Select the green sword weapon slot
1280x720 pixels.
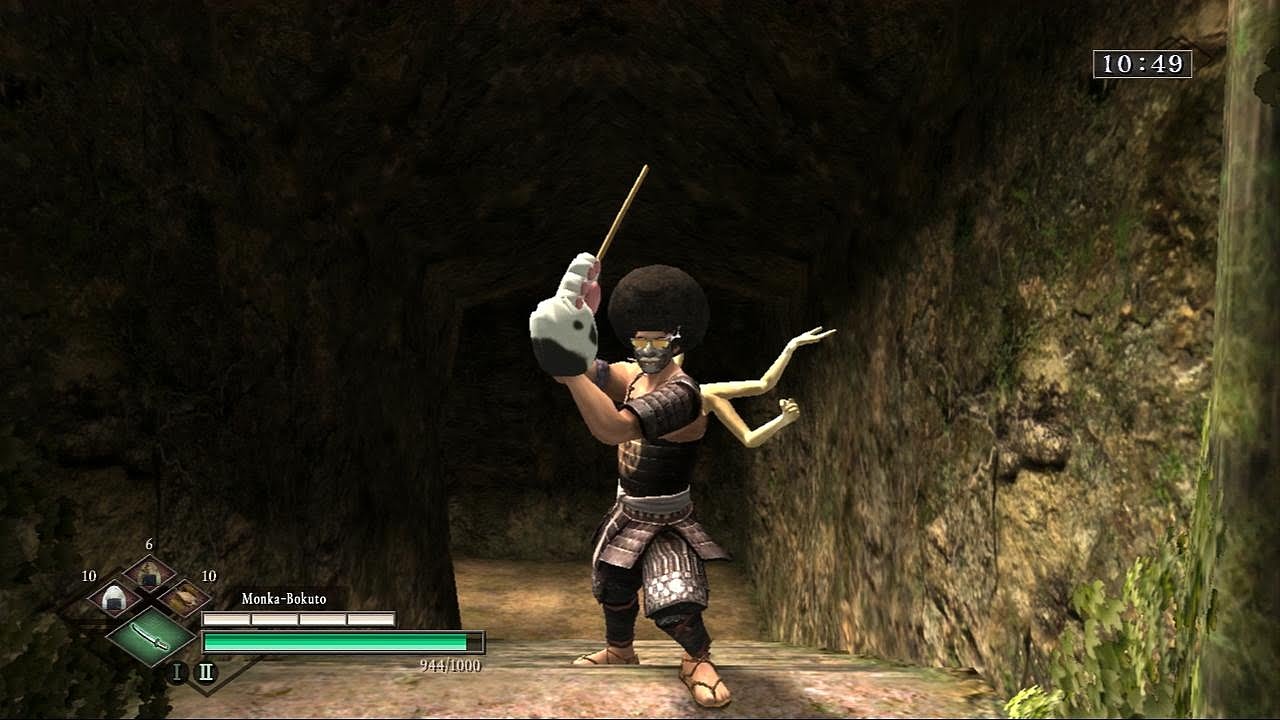(x=150, y=635)
